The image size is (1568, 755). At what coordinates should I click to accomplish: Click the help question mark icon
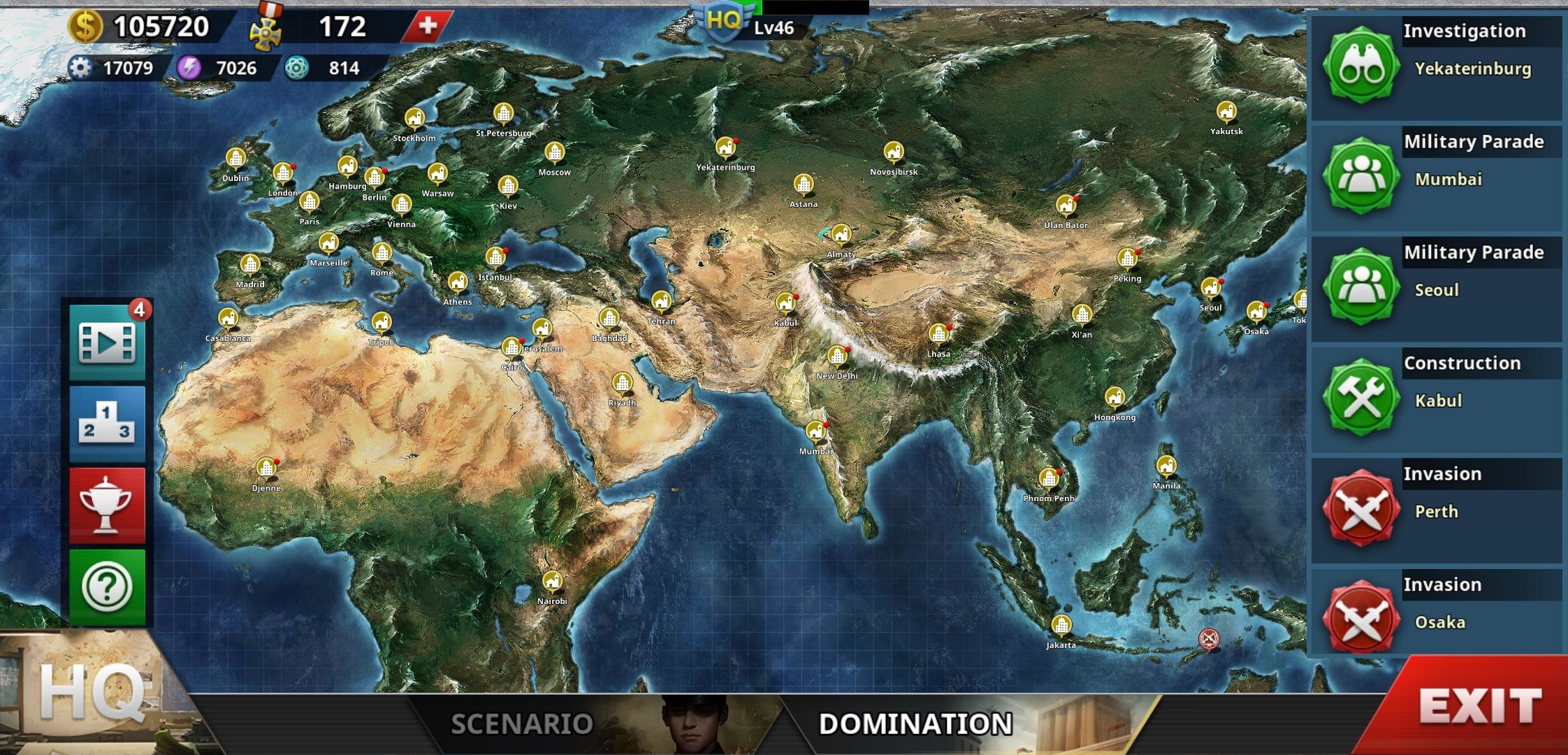point(105,587)
